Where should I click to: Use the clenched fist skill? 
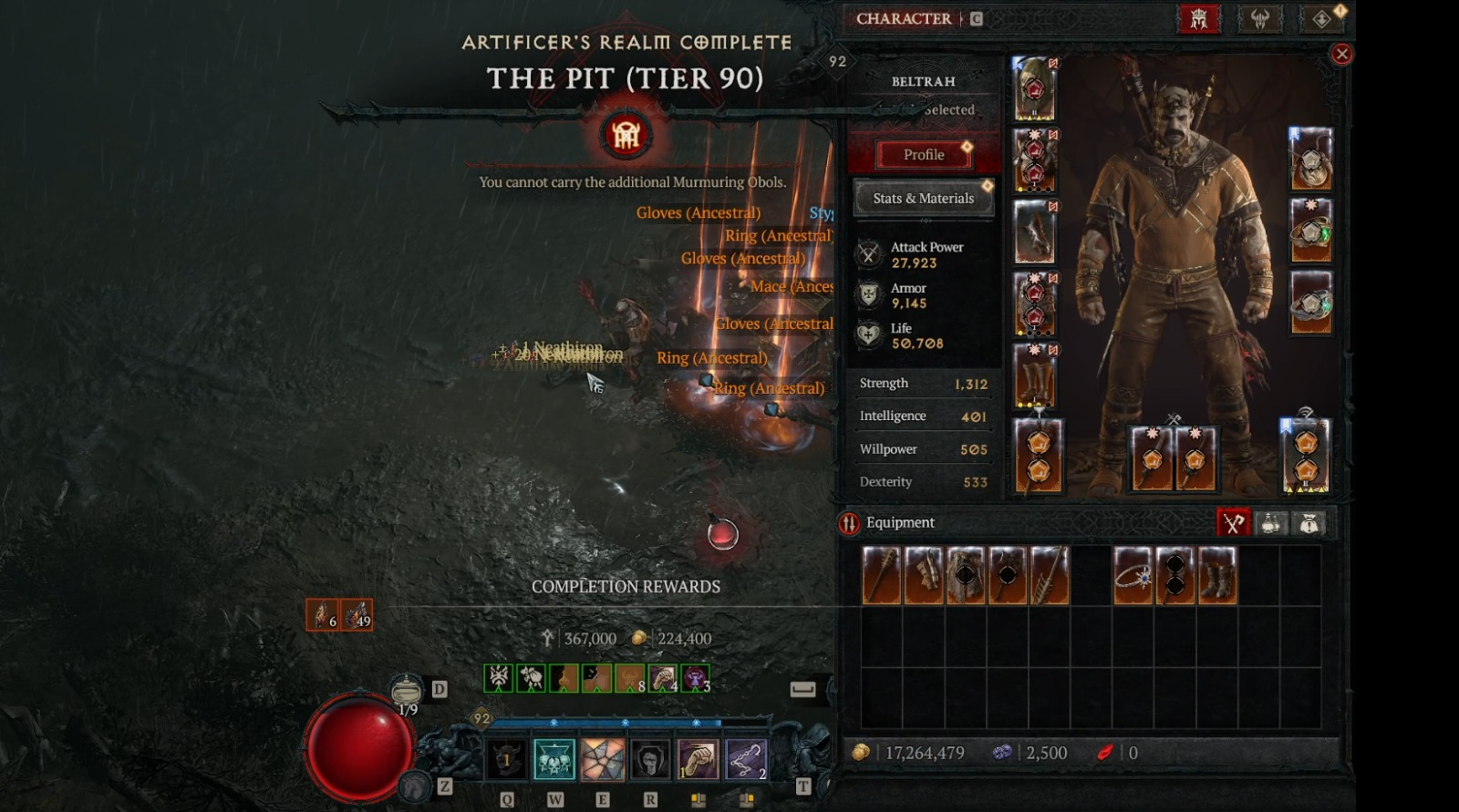click(698, 759)
